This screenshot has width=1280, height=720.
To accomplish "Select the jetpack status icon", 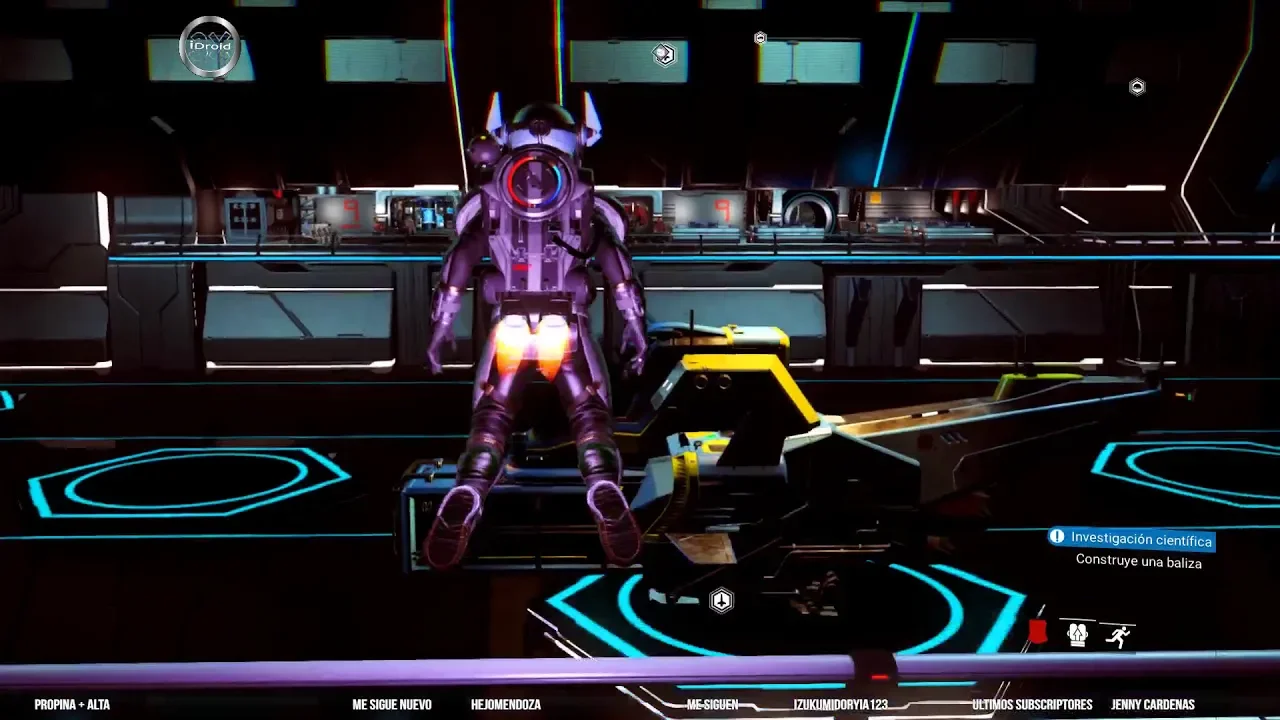I will (1077, 634).
